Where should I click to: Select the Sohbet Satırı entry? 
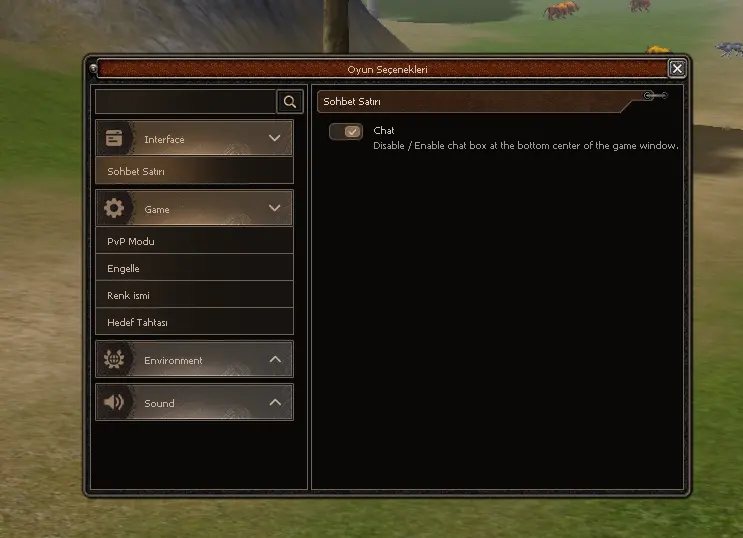[194, 171]
